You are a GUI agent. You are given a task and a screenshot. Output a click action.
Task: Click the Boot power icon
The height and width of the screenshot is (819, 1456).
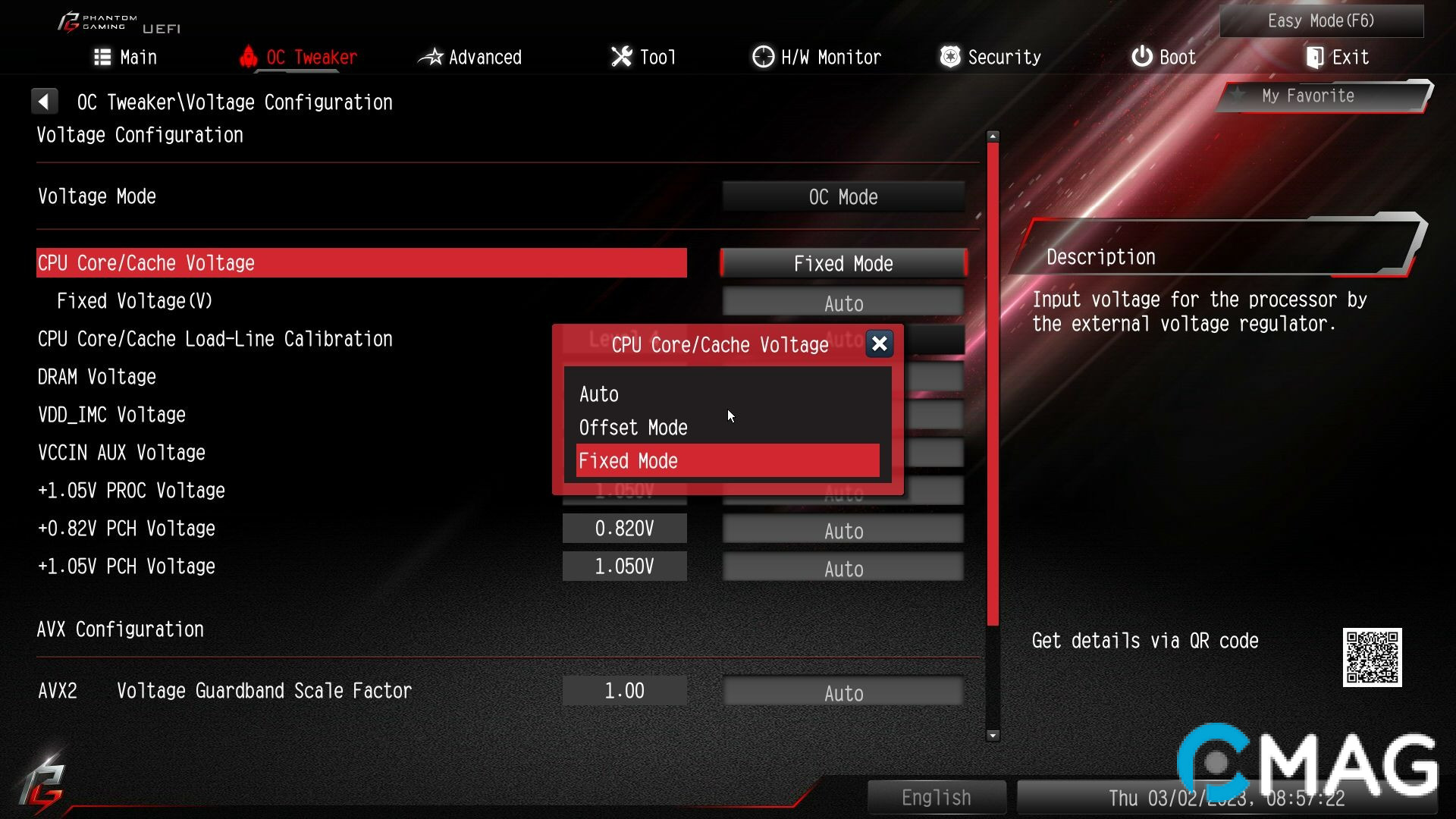[x=1141, y=56]
